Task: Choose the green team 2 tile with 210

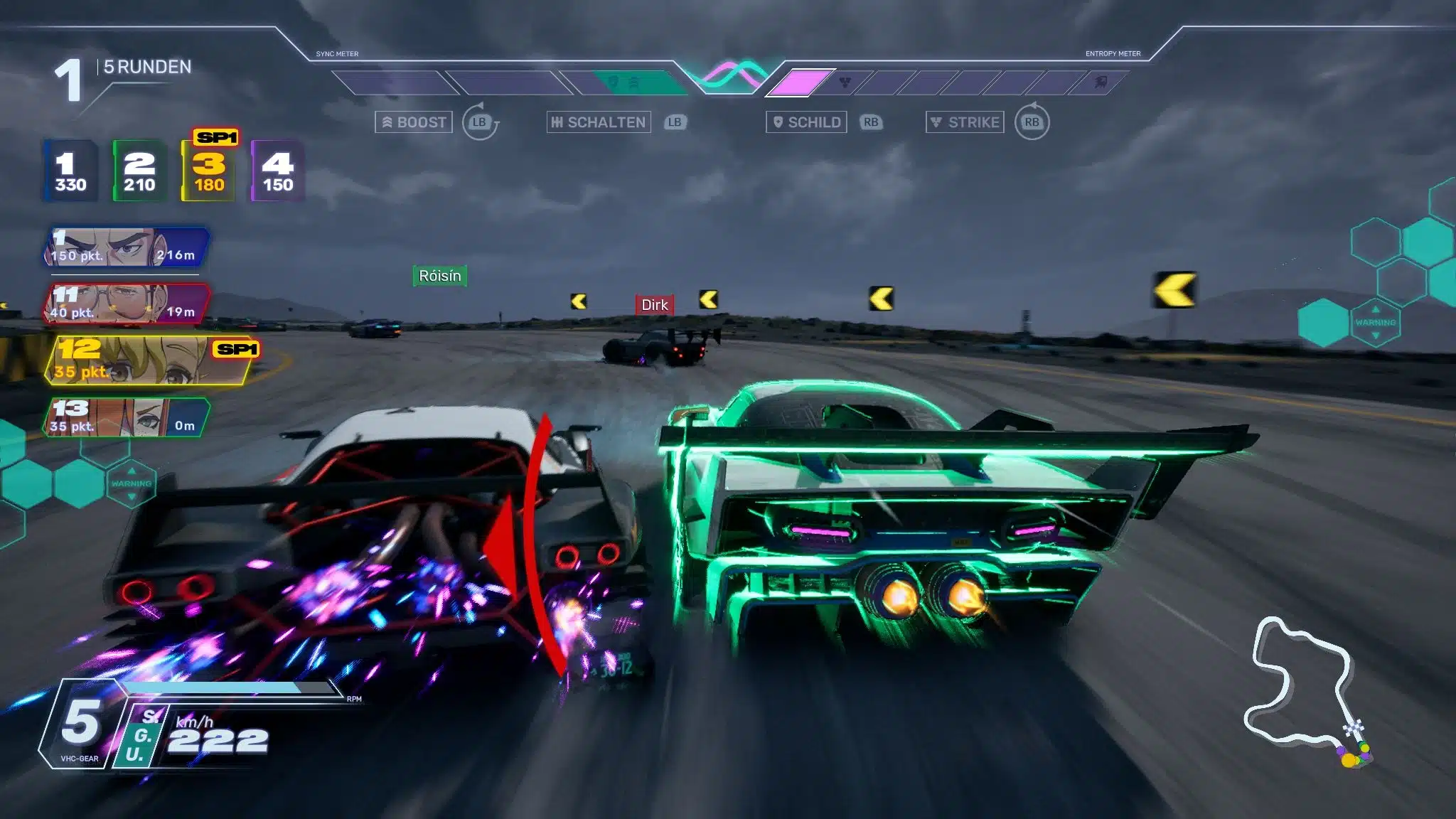Action: (x=139, y=171)
